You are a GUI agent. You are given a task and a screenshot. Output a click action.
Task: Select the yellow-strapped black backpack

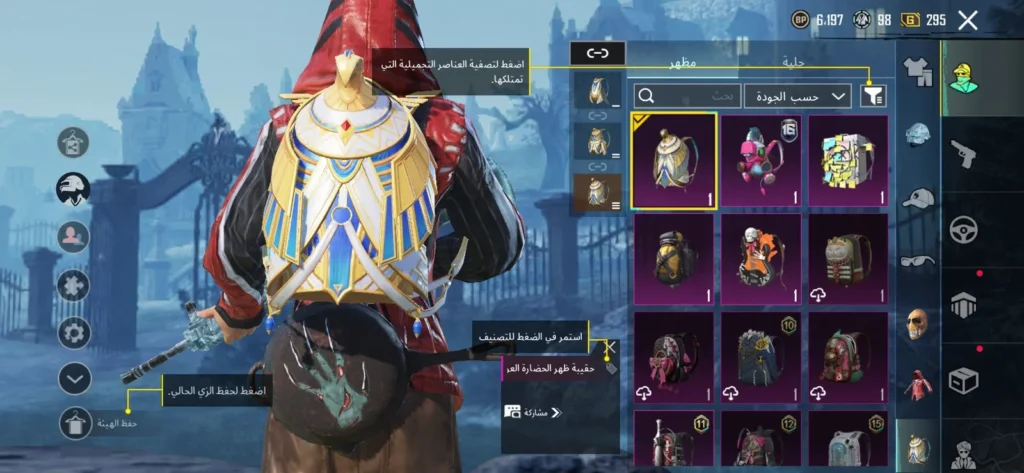click(x=675, y=259)
